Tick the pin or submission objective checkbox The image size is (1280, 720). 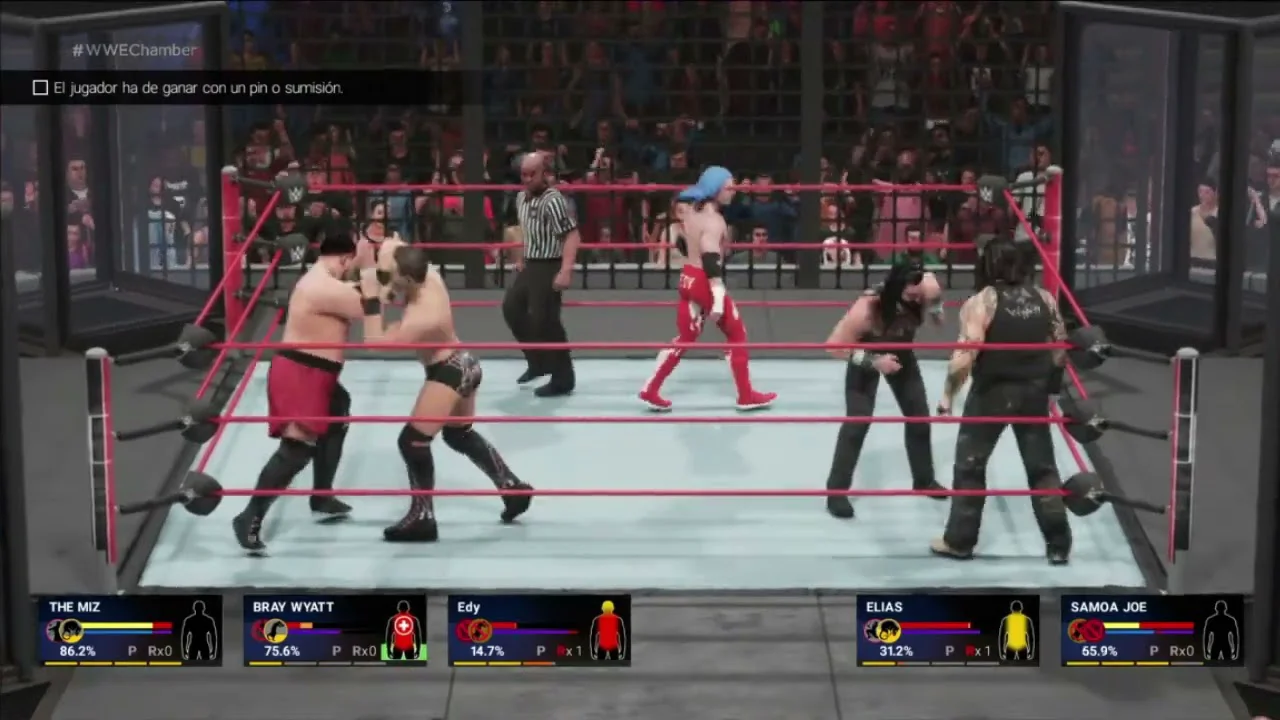tap(40, 88)
